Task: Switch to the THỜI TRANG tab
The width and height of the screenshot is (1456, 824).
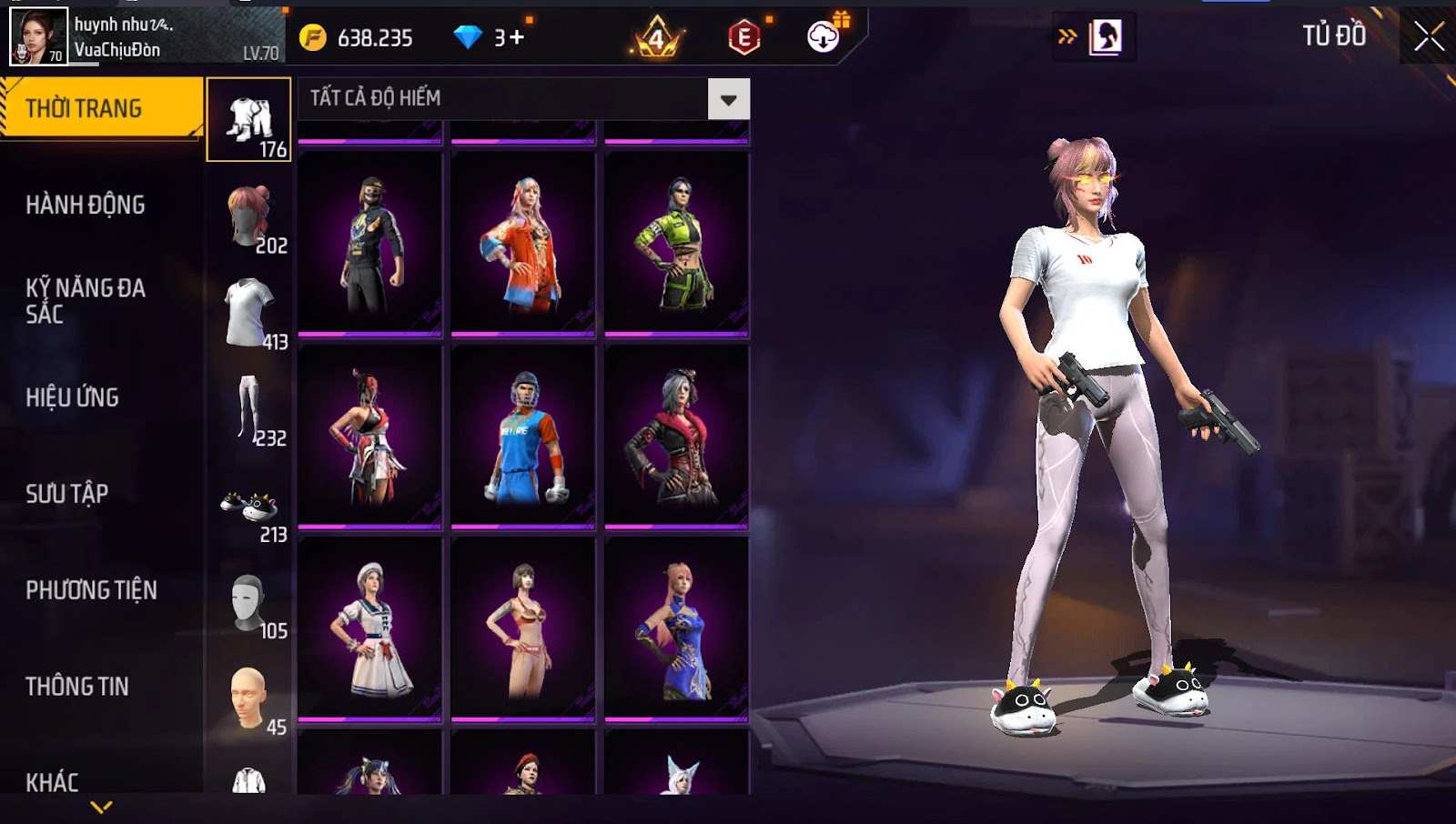Action: [x=100, y=108]
